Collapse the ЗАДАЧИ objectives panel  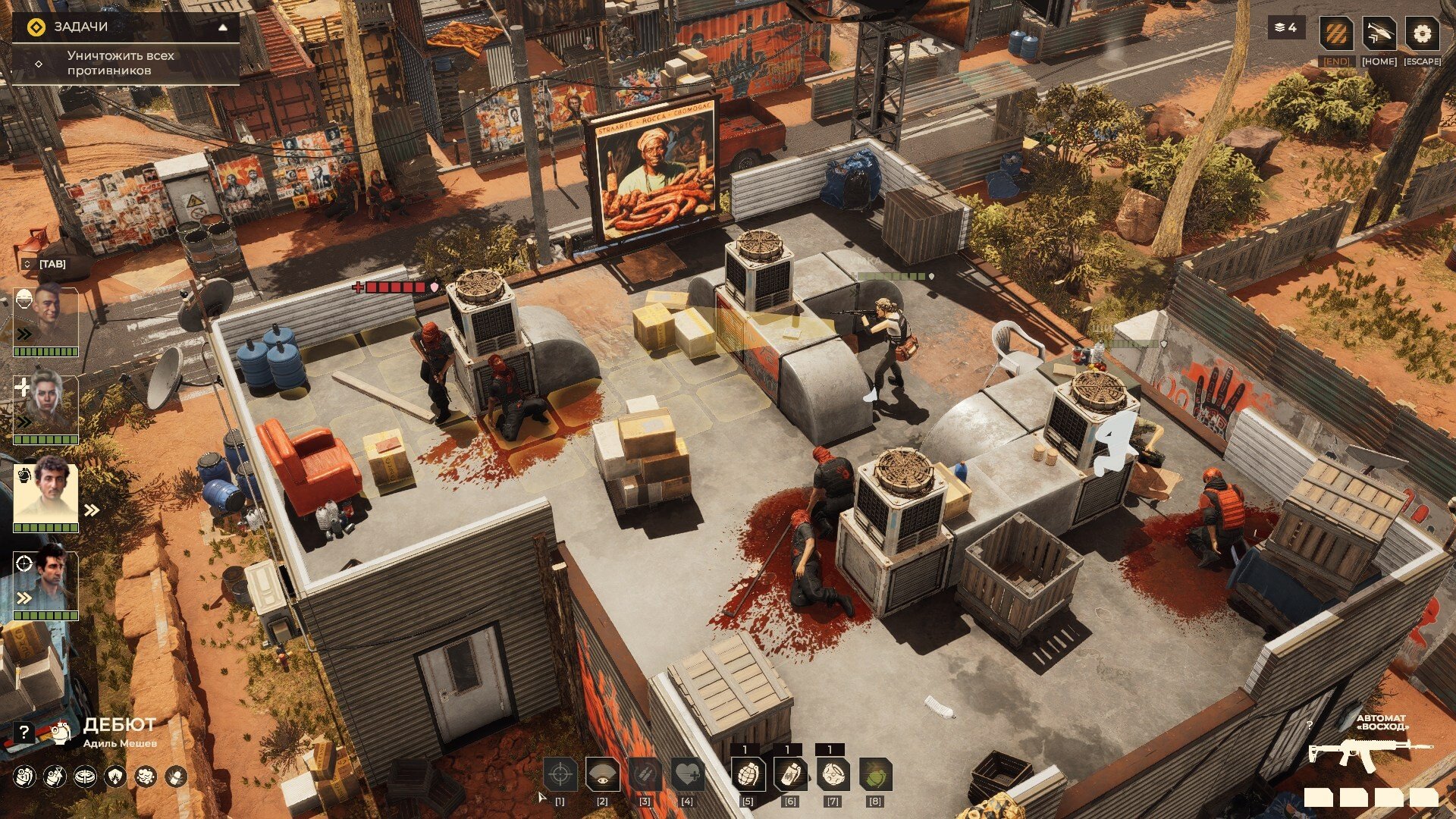point(223,27)
